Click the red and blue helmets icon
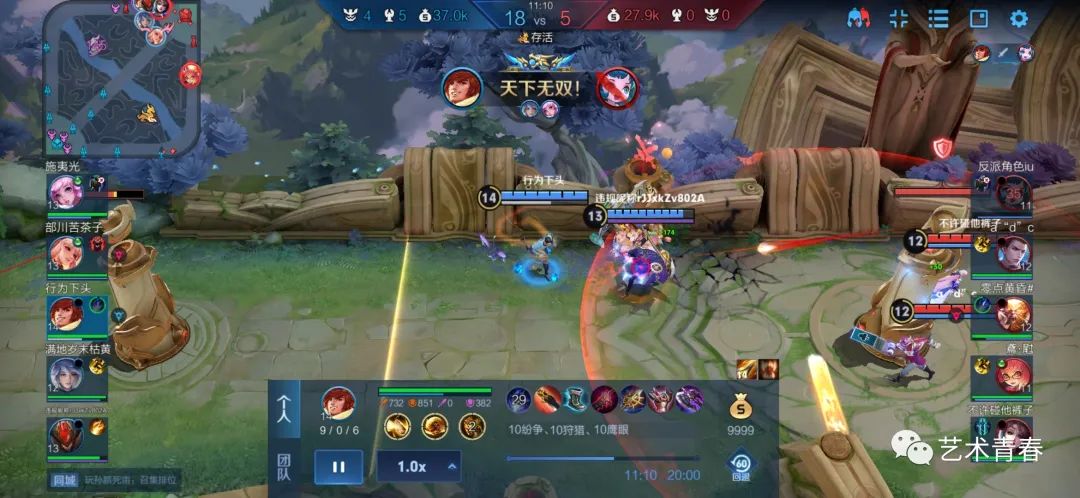1080x498 pixels. [x=858, y=18]
